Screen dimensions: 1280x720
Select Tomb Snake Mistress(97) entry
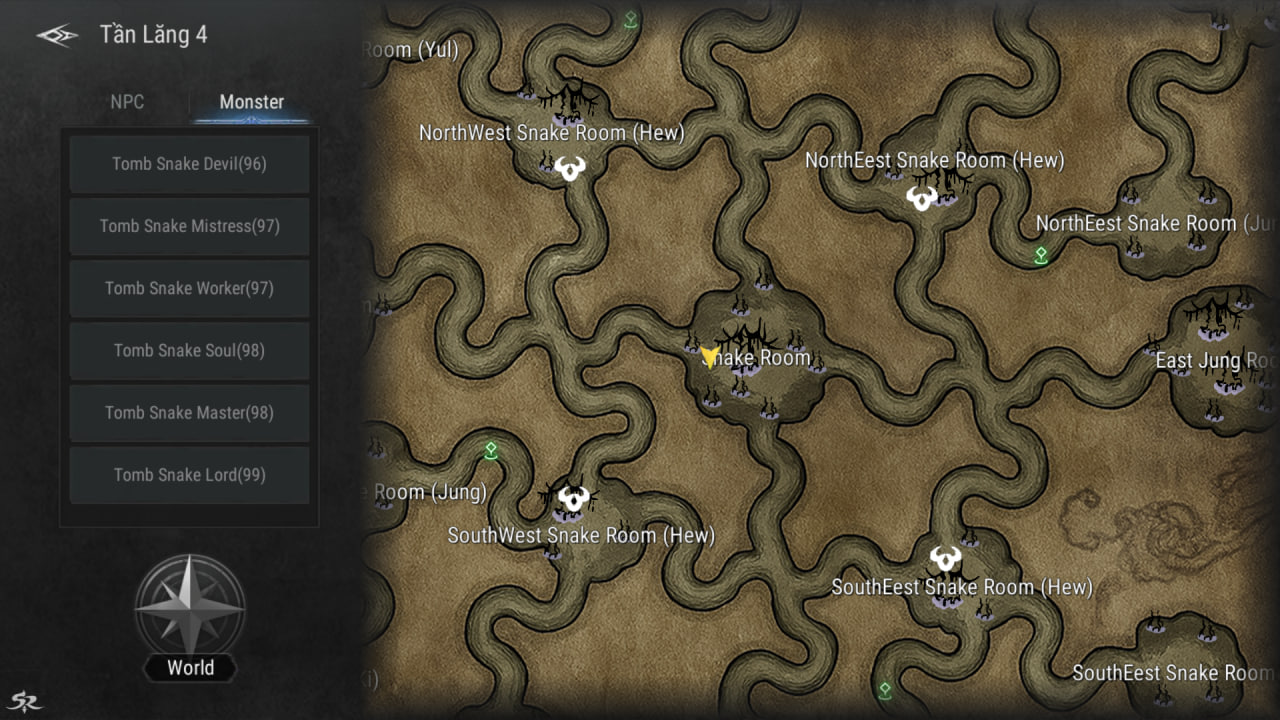point(189,226)
